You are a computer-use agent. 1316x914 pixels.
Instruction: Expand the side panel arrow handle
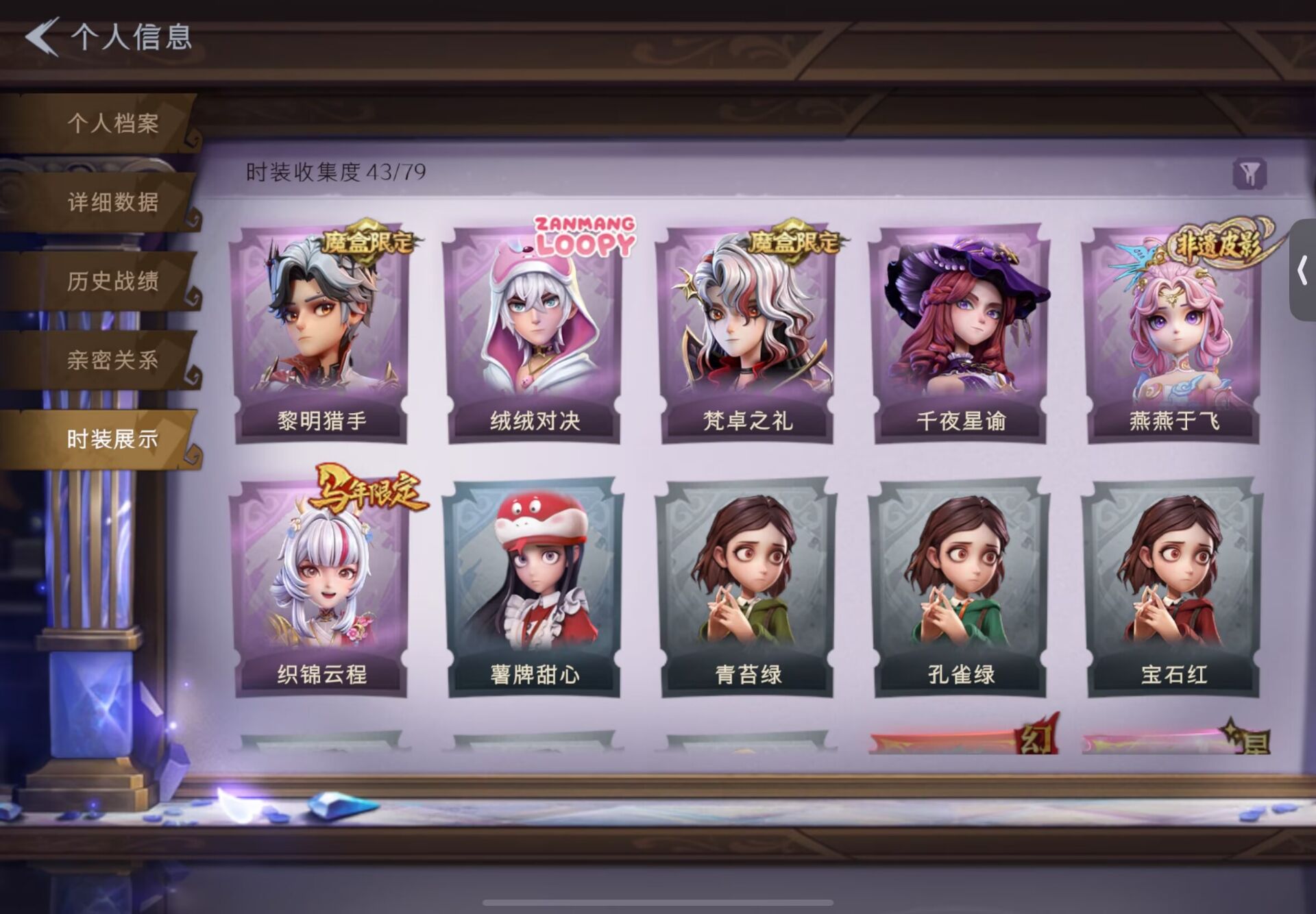click(1302, 271)
